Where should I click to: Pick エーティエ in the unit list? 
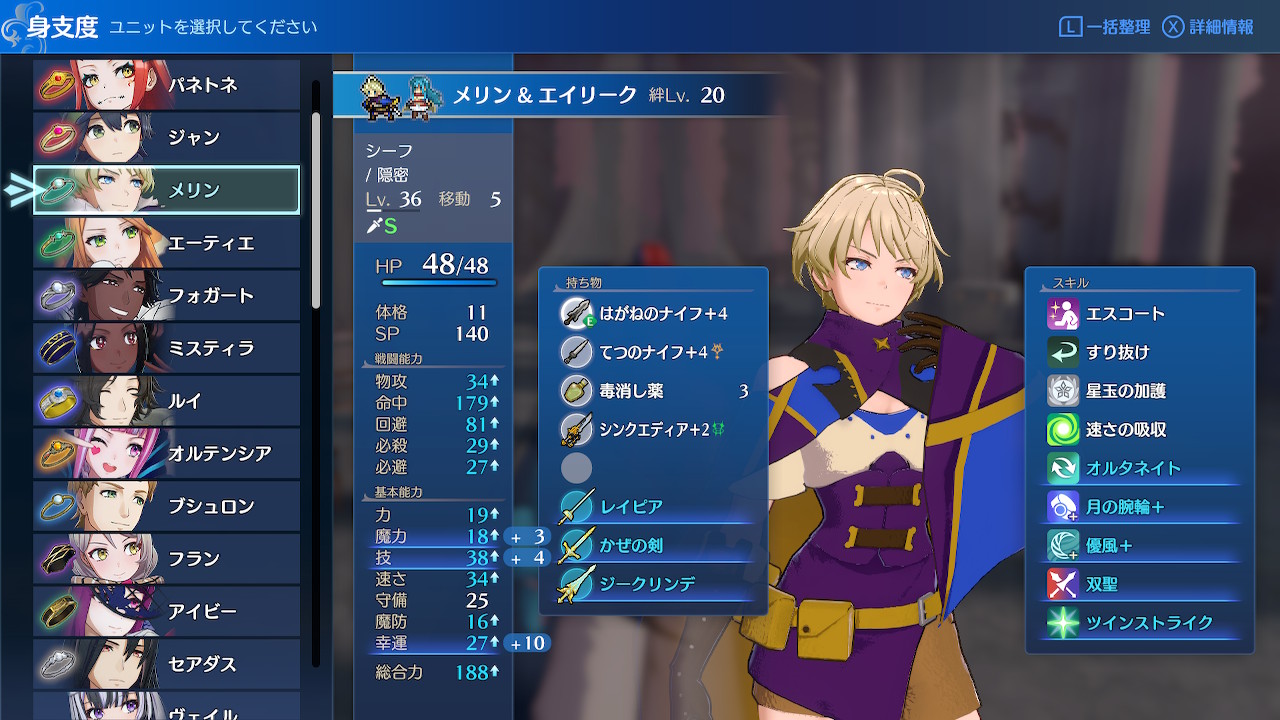[166, 243]
